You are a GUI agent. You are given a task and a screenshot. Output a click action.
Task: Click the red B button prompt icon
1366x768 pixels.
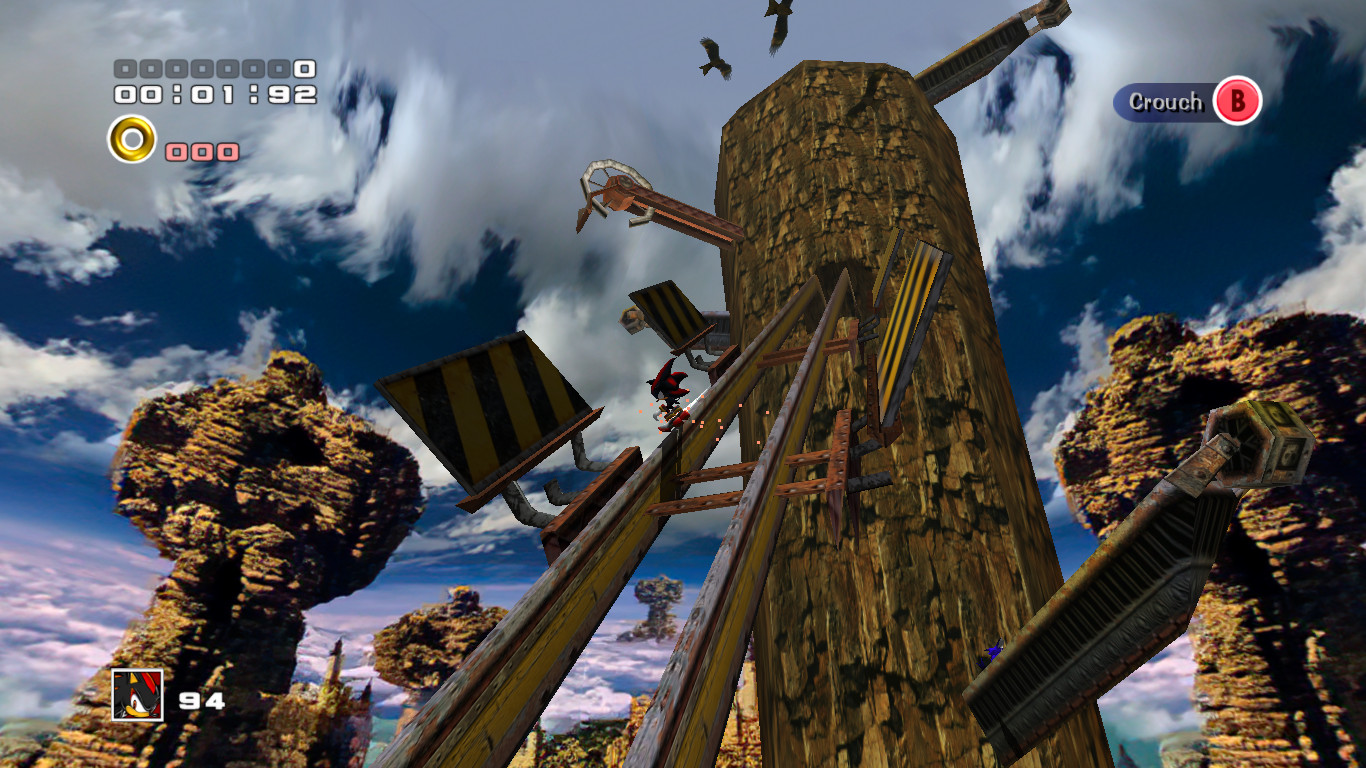click(x=1237, y=101)
